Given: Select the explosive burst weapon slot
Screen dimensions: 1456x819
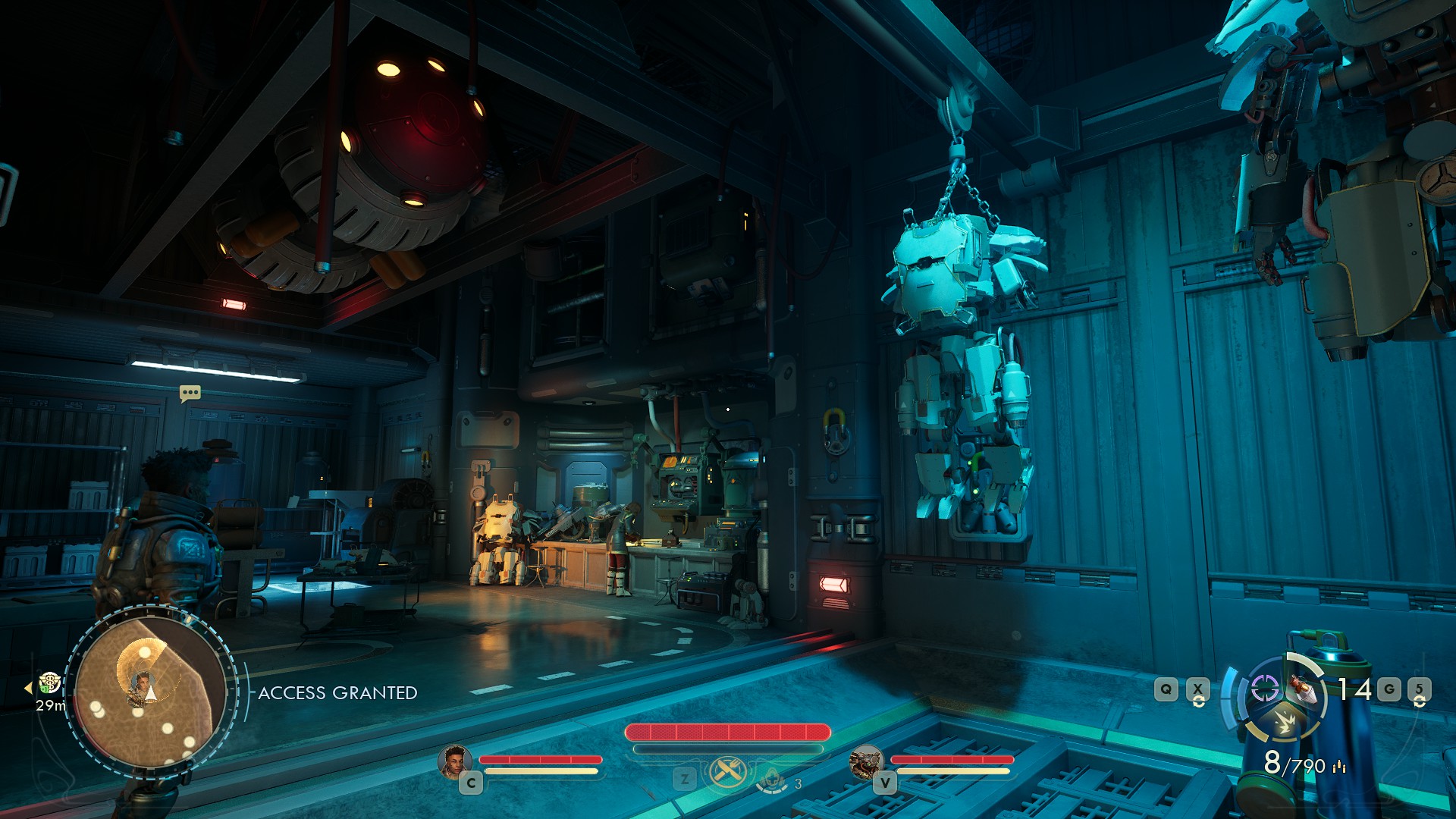Looking at the screenshot, I should coord(1284,722).
